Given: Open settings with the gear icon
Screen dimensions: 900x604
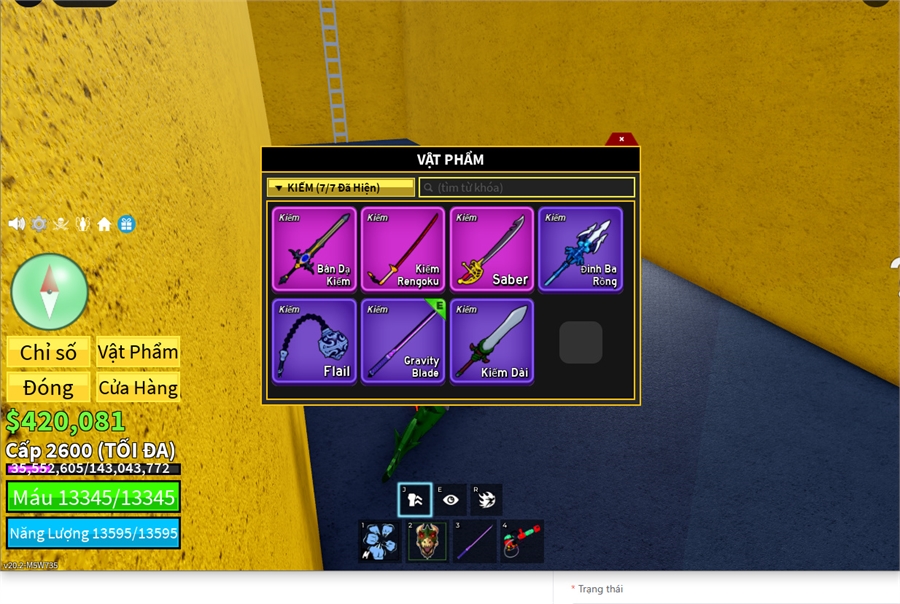Looking at the screenshot, I should (x=39, y=224).
